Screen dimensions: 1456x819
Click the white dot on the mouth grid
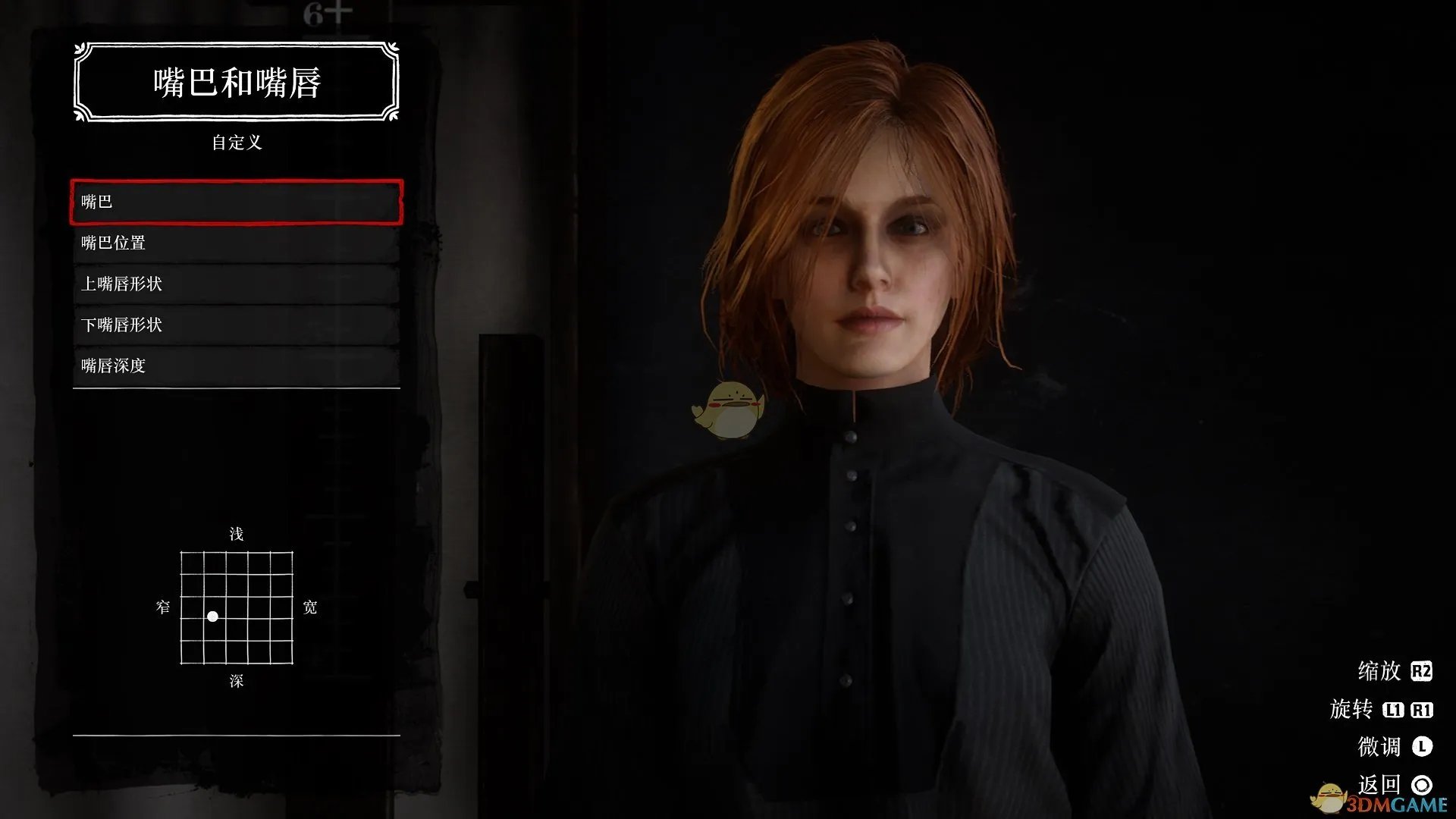click(x=213, y=617)
